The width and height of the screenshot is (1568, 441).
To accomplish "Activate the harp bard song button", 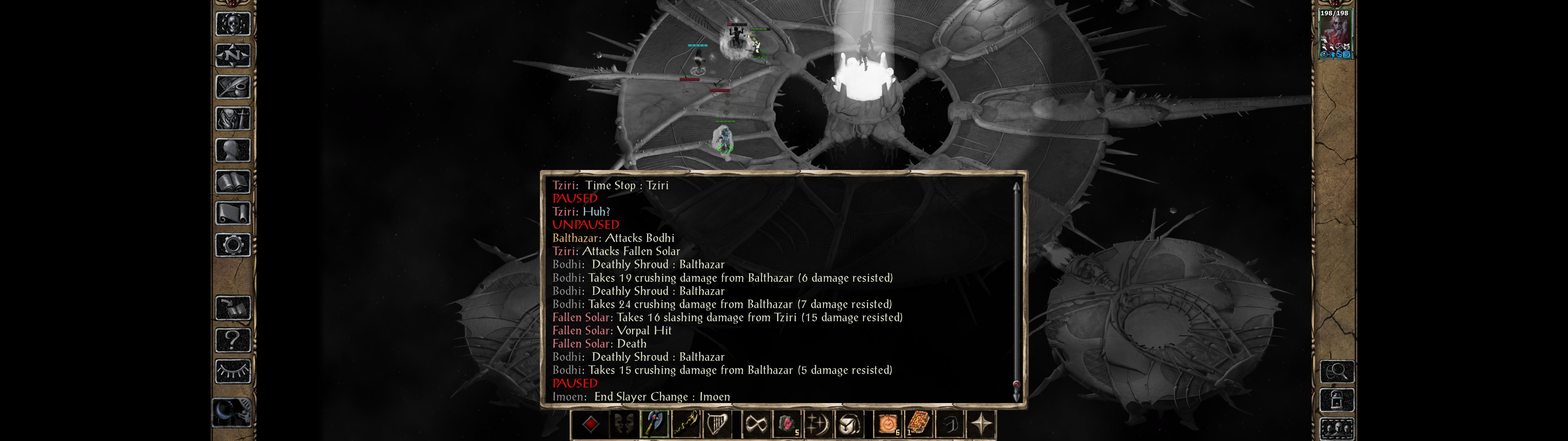I will (716, 423).
